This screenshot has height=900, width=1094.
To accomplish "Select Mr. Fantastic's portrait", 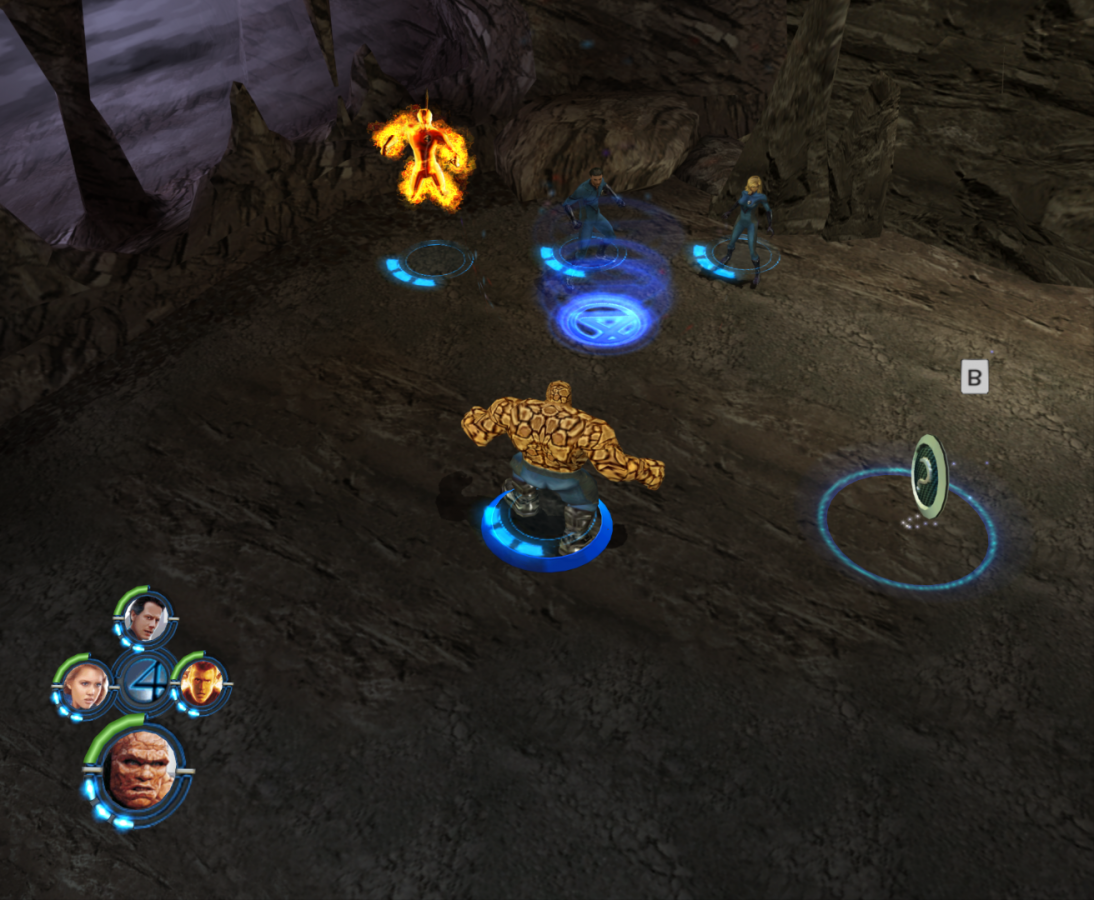I will click(146, 620).
